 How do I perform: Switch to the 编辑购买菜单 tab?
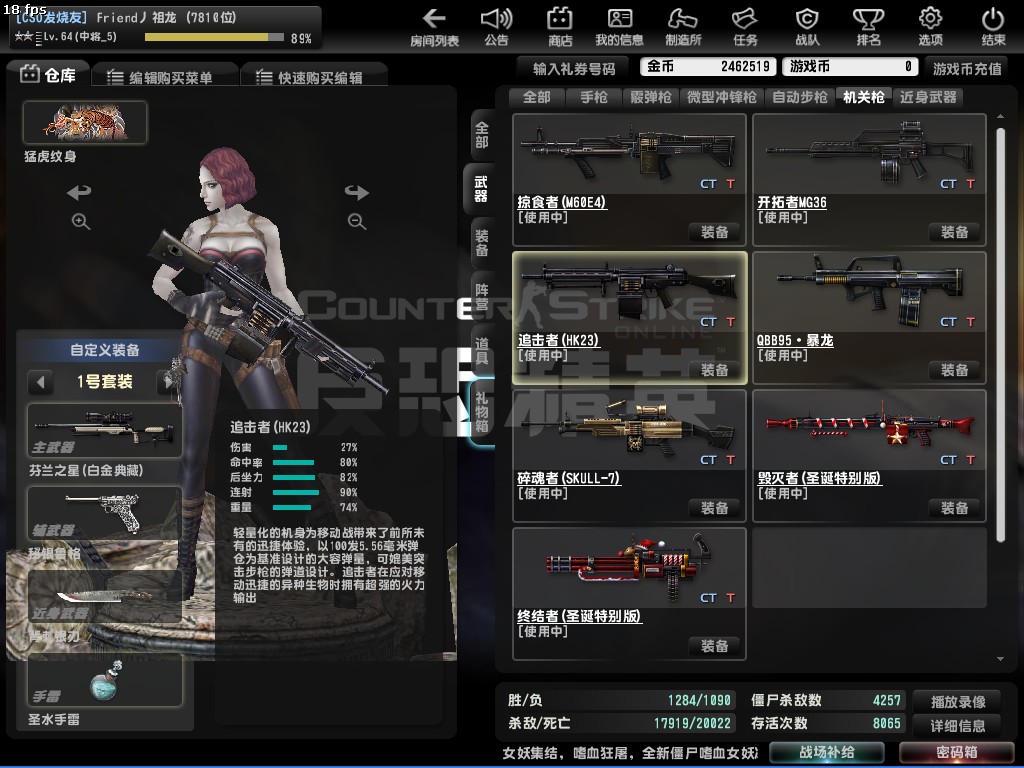(x=166, y=77)
